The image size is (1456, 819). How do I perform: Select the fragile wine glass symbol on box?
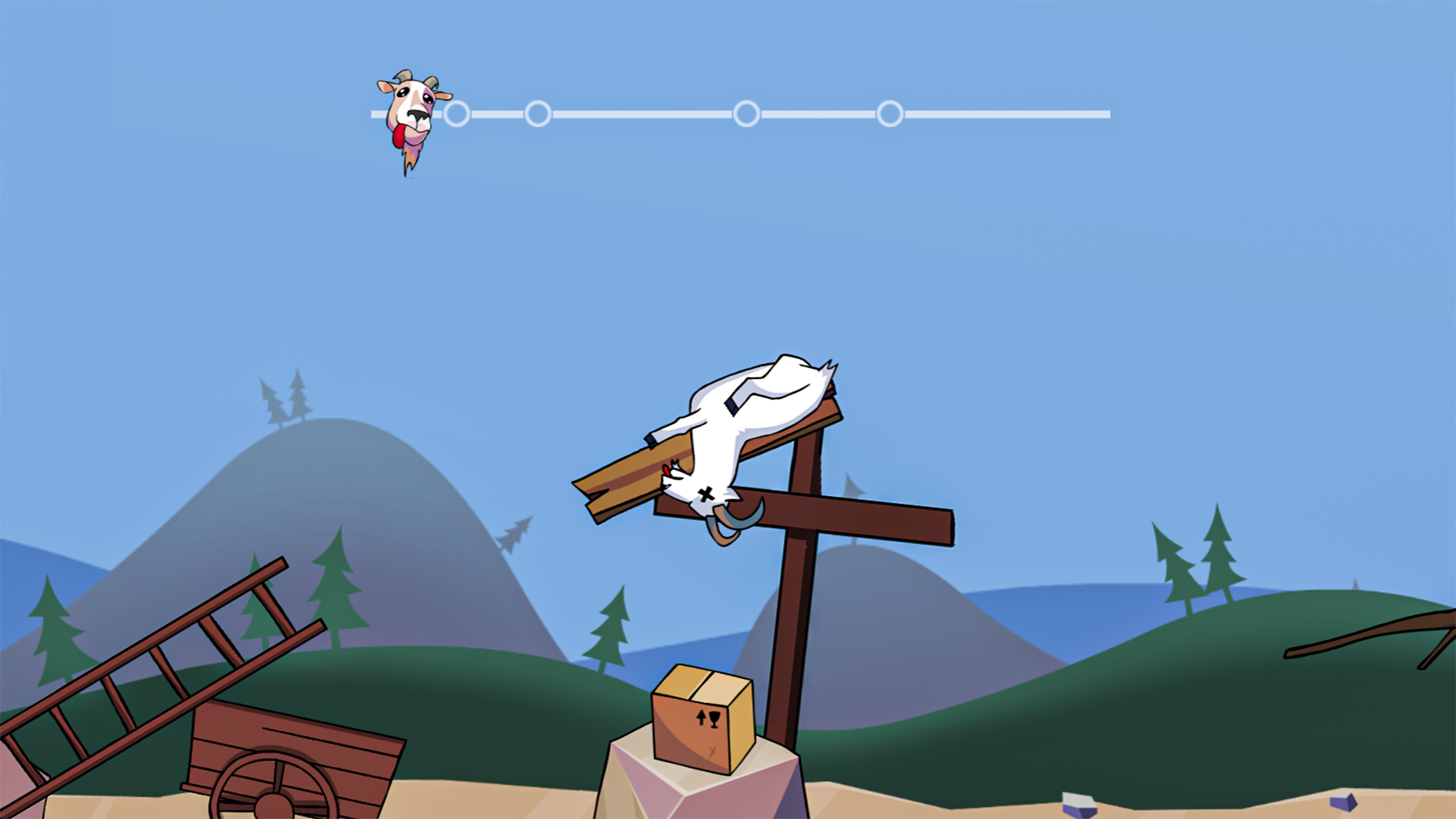tap(714, 719)
